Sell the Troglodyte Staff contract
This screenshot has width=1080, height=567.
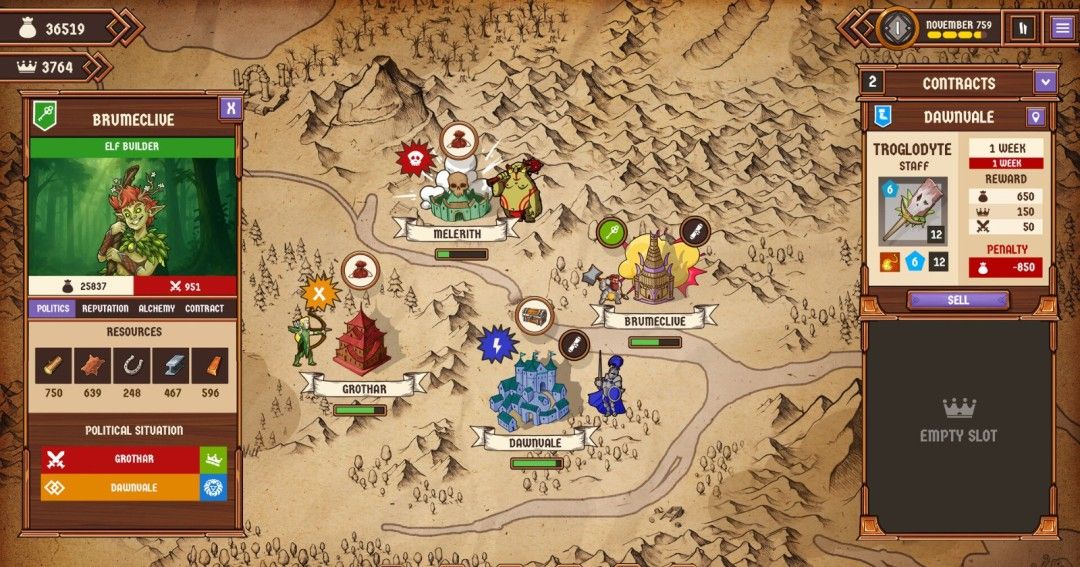pyautogui.click(x=958, y=300)
